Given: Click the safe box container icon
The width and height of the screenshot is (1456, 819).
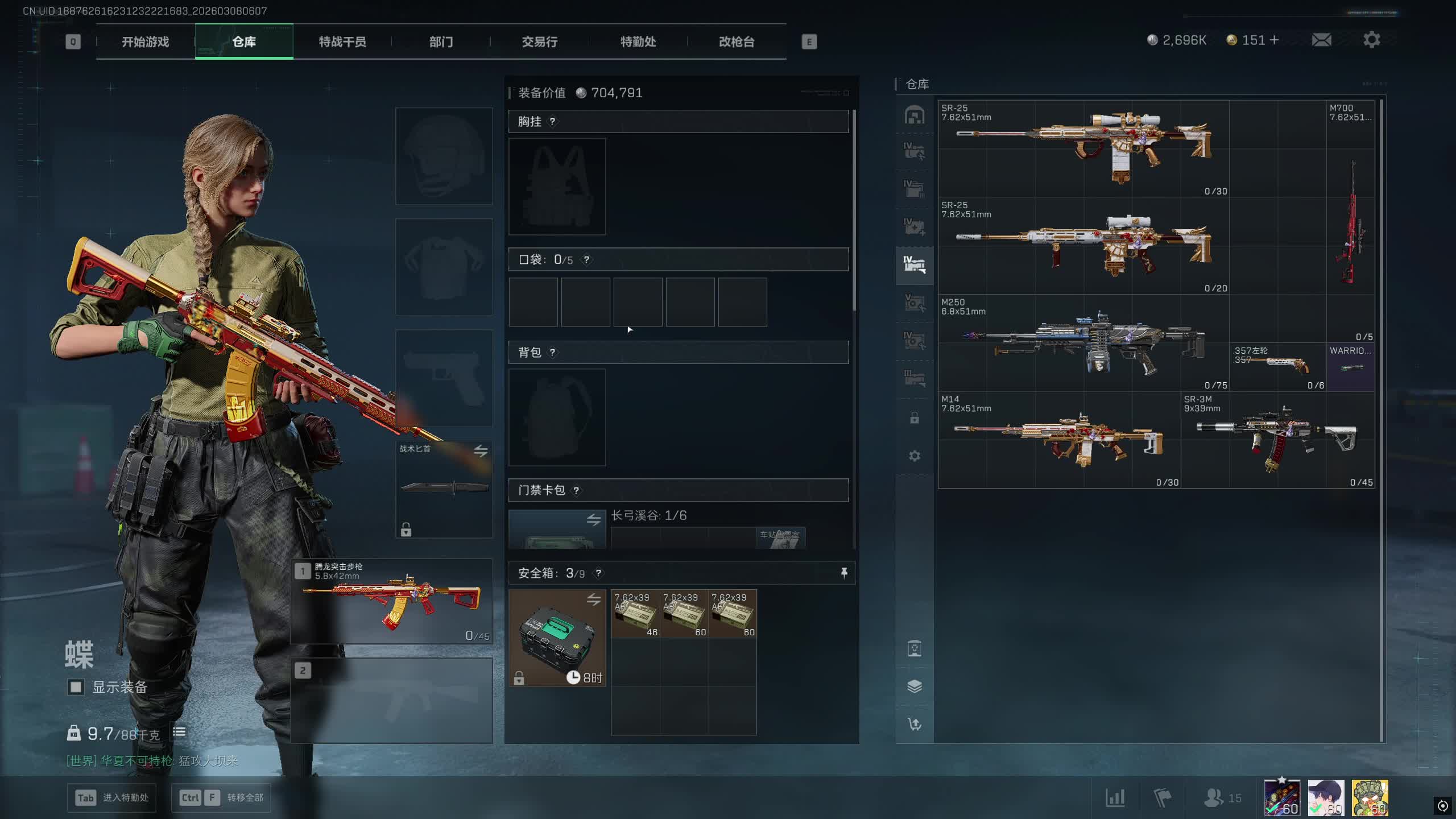Looking at the screenshot, I should click(x=557, y=637).
